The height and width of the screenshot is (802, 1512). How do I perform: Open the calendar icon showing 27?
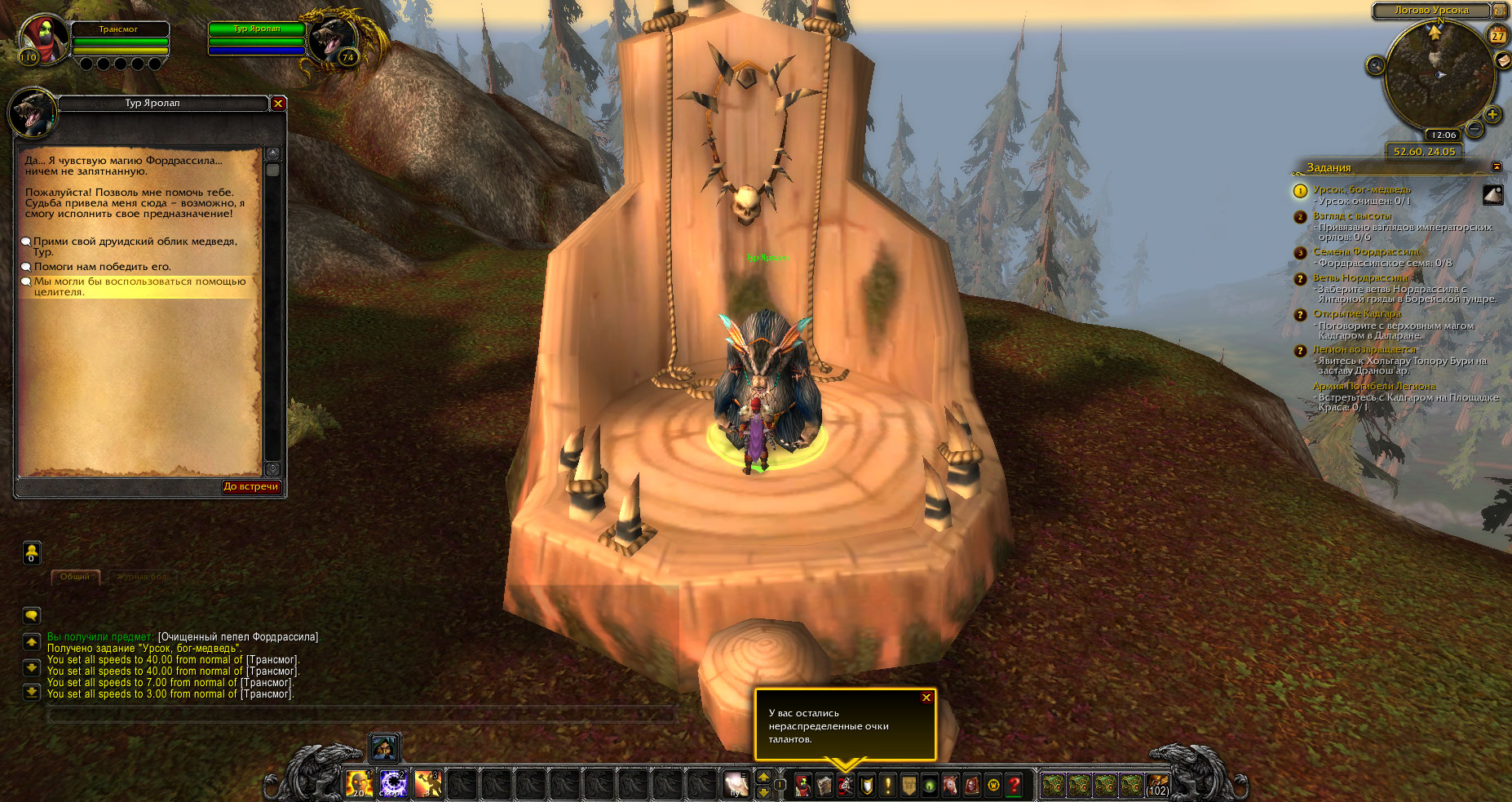tap(1498, 35)
